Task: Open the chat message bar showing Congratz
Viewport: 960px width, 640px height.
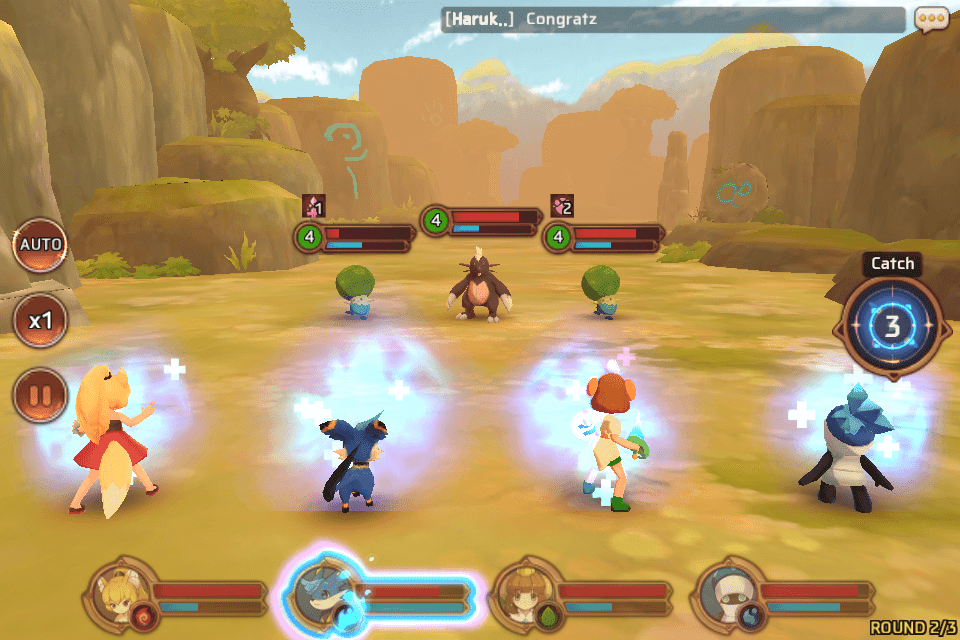Action: [672, 19]
